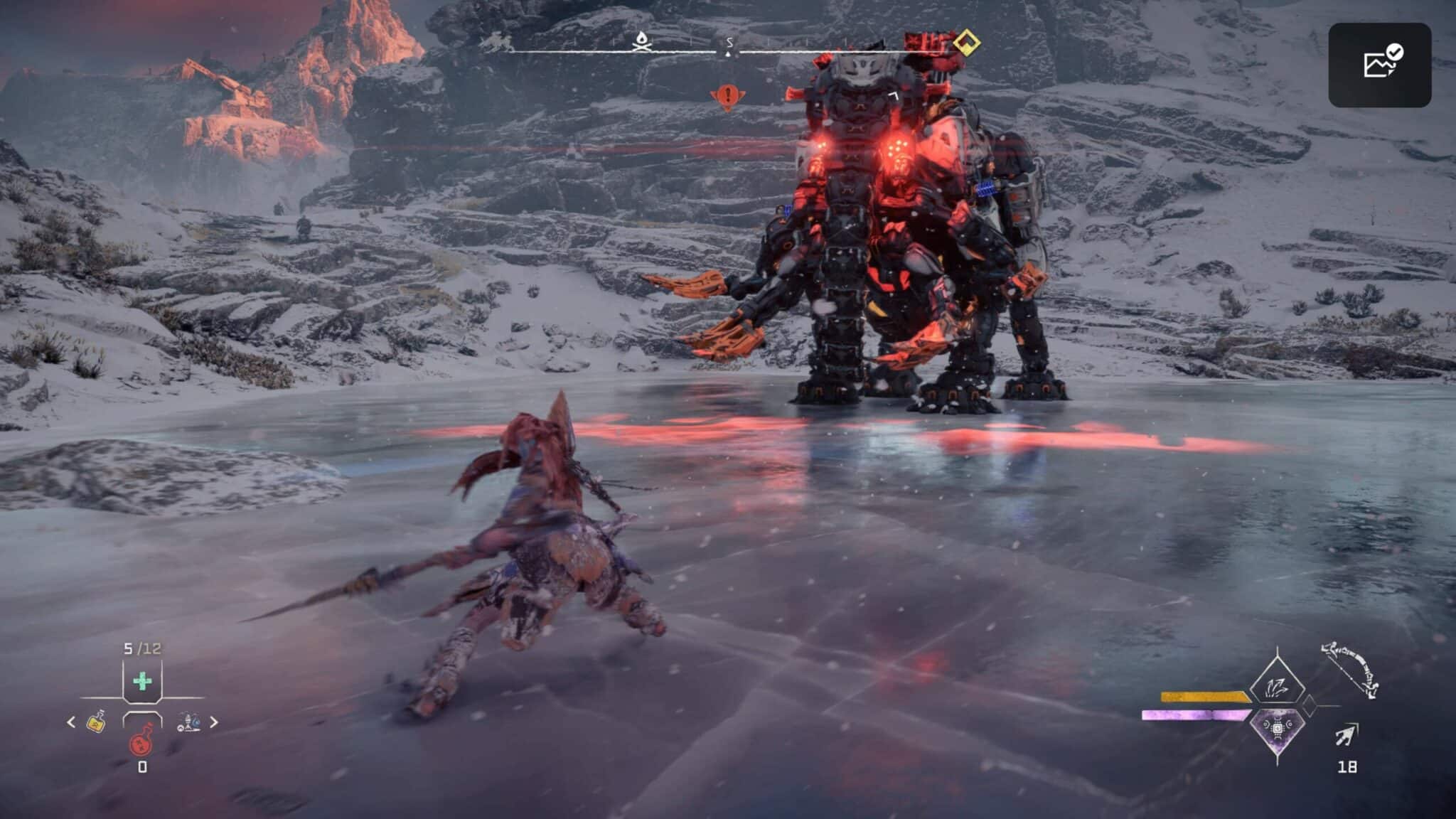This screenshot has height=819, width=1456.
Task: Toggle the yellow quest waypoint diamond
Action: (x=968, y=42)
